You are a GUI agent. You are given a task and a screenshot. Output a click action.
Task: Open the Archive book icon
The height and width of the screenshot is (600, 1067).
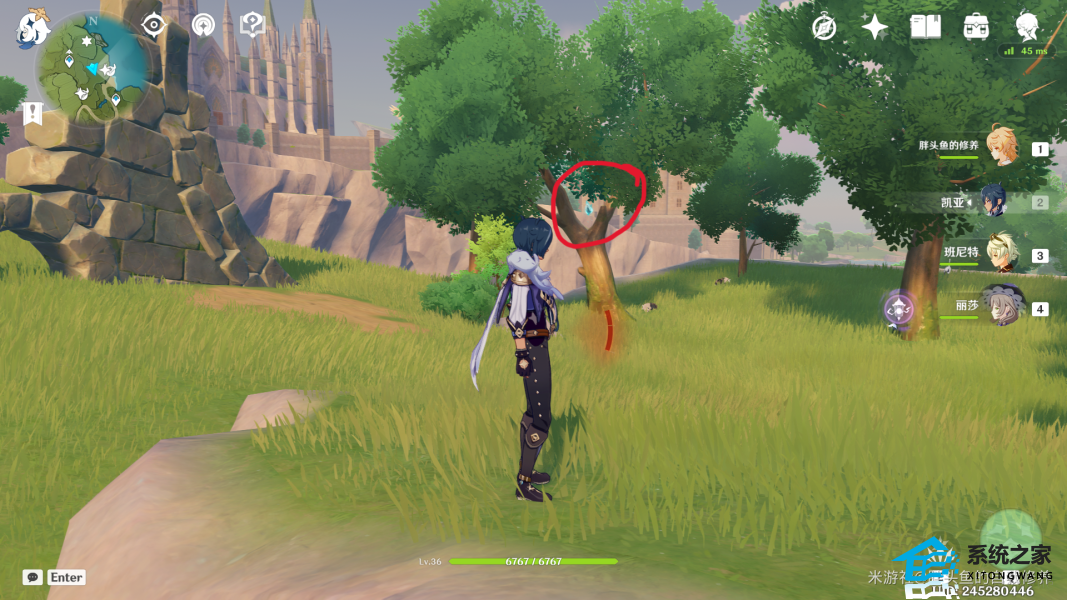click(x=925, y=27)
